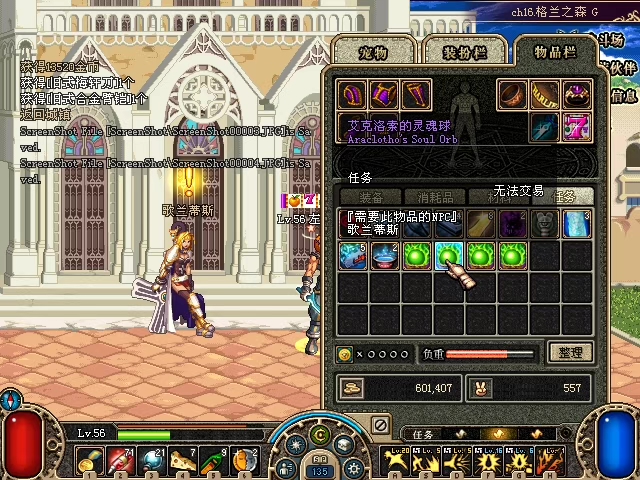
Task: Choose the yellow feather item in inventory
Action: pyautogui.click(x=481, y=223)
